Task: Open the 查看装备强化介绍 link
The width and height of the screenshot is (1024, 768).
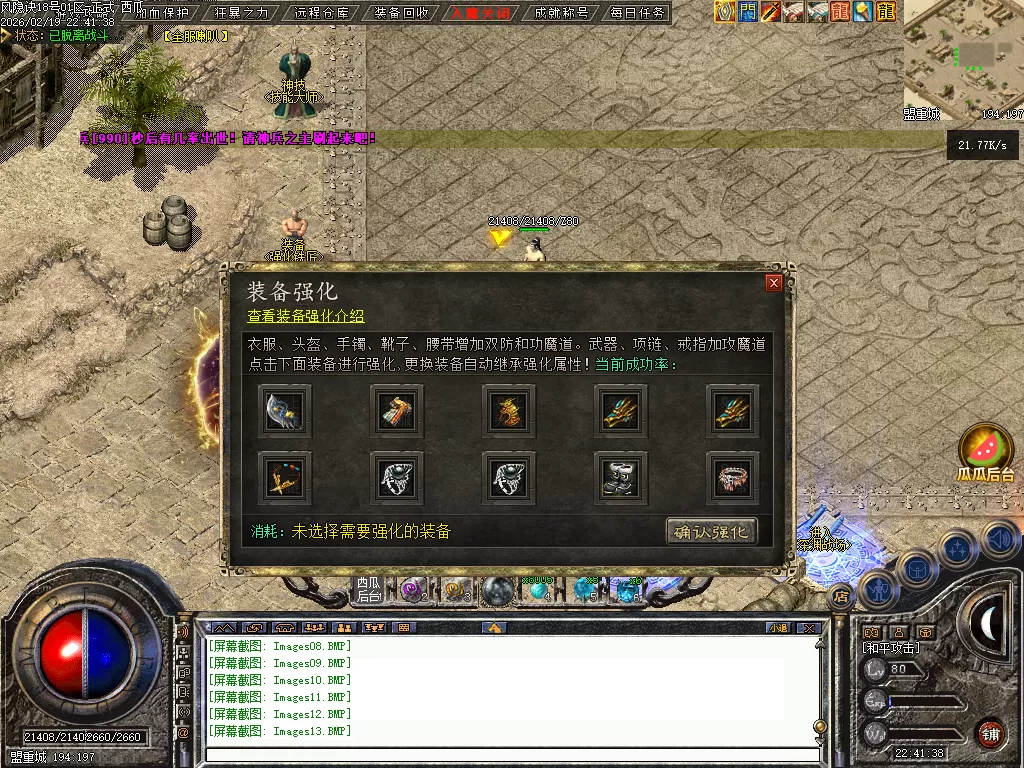Action: click(306, 316)
